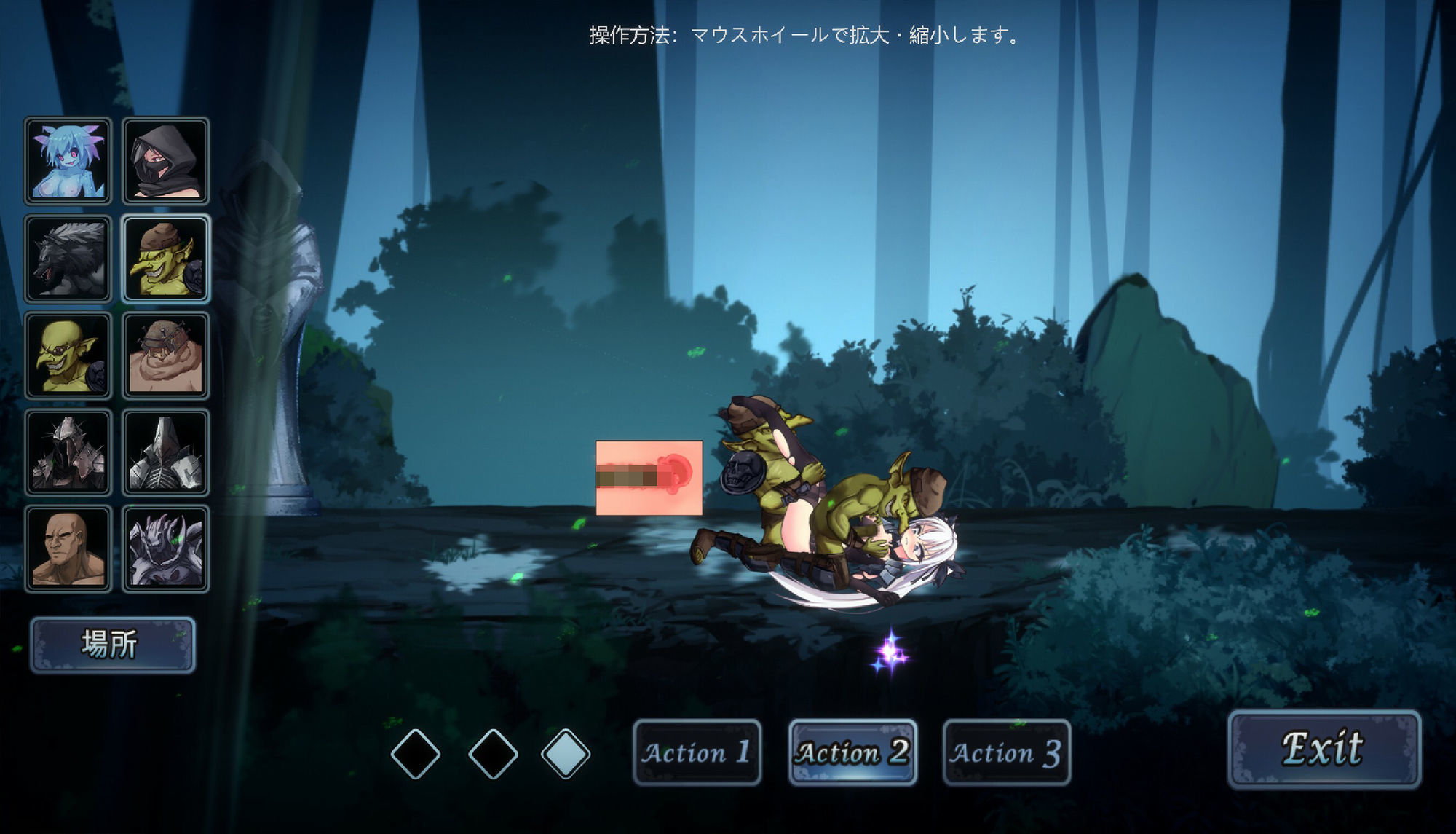Switch to Action 3
This screenshot has width=1456, height=834.
coord(1006,752)
